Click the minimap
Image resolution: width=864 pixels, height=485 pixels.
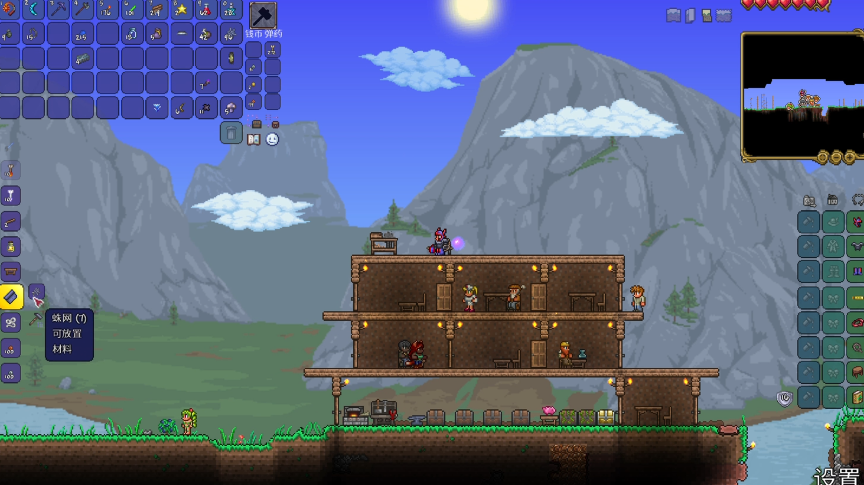pyautogui.click(x=800, y=95)
